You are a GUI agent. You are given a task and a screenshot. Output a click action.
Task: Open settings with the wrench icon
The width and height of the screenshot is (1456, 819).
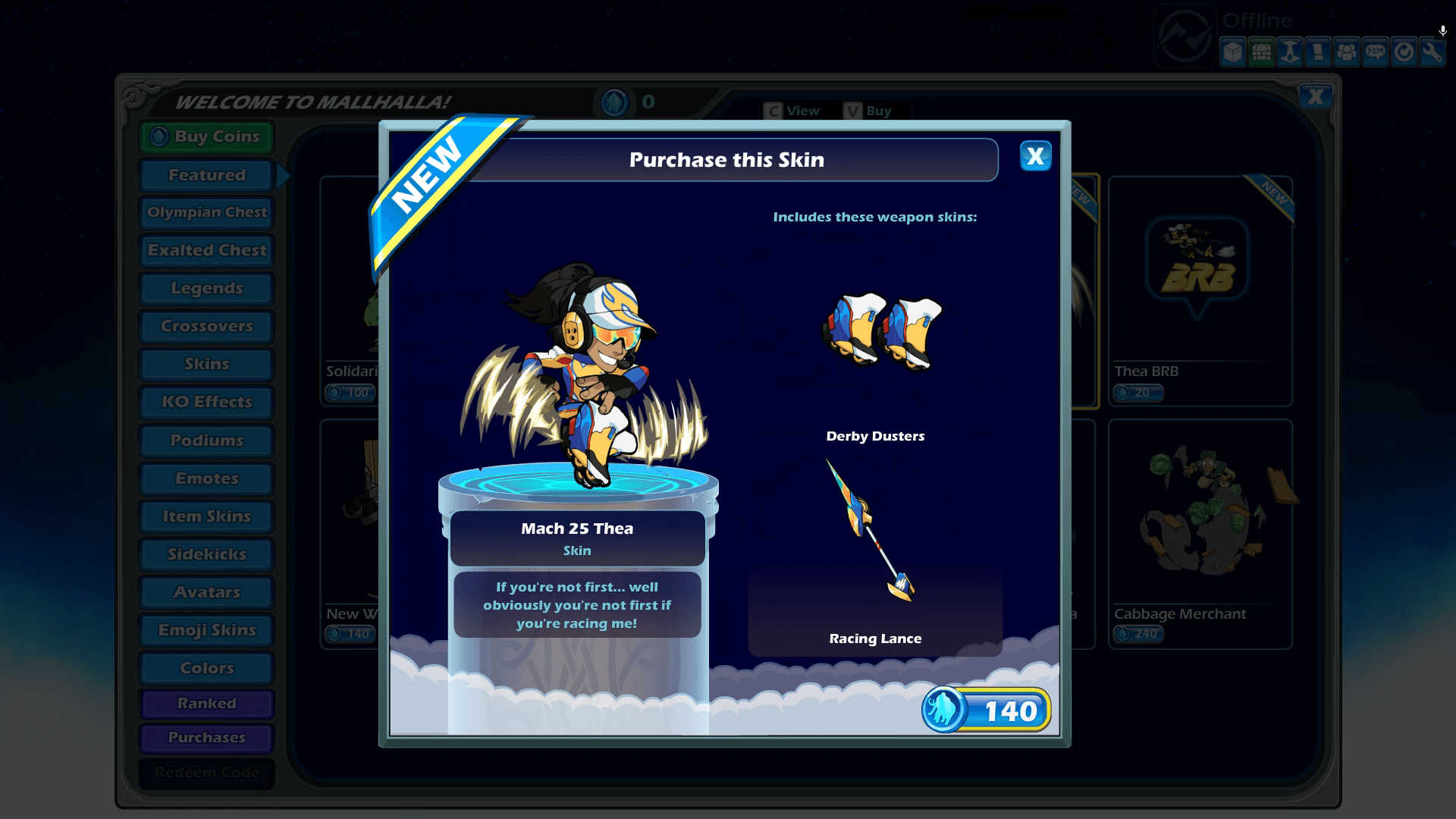pos(1431,52)
